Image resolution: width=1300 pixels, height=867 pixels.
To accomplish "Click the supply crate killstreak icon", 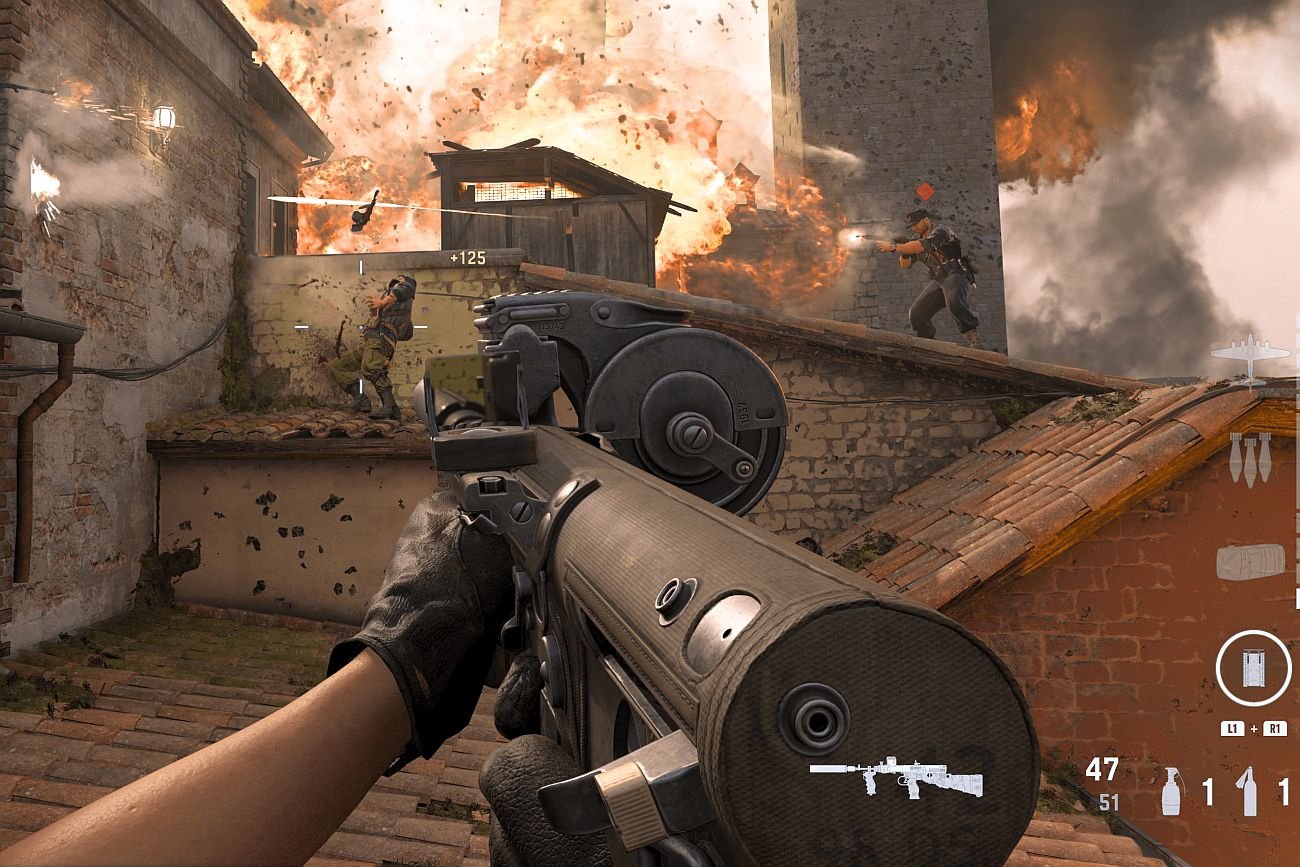I will [1250, 561].
